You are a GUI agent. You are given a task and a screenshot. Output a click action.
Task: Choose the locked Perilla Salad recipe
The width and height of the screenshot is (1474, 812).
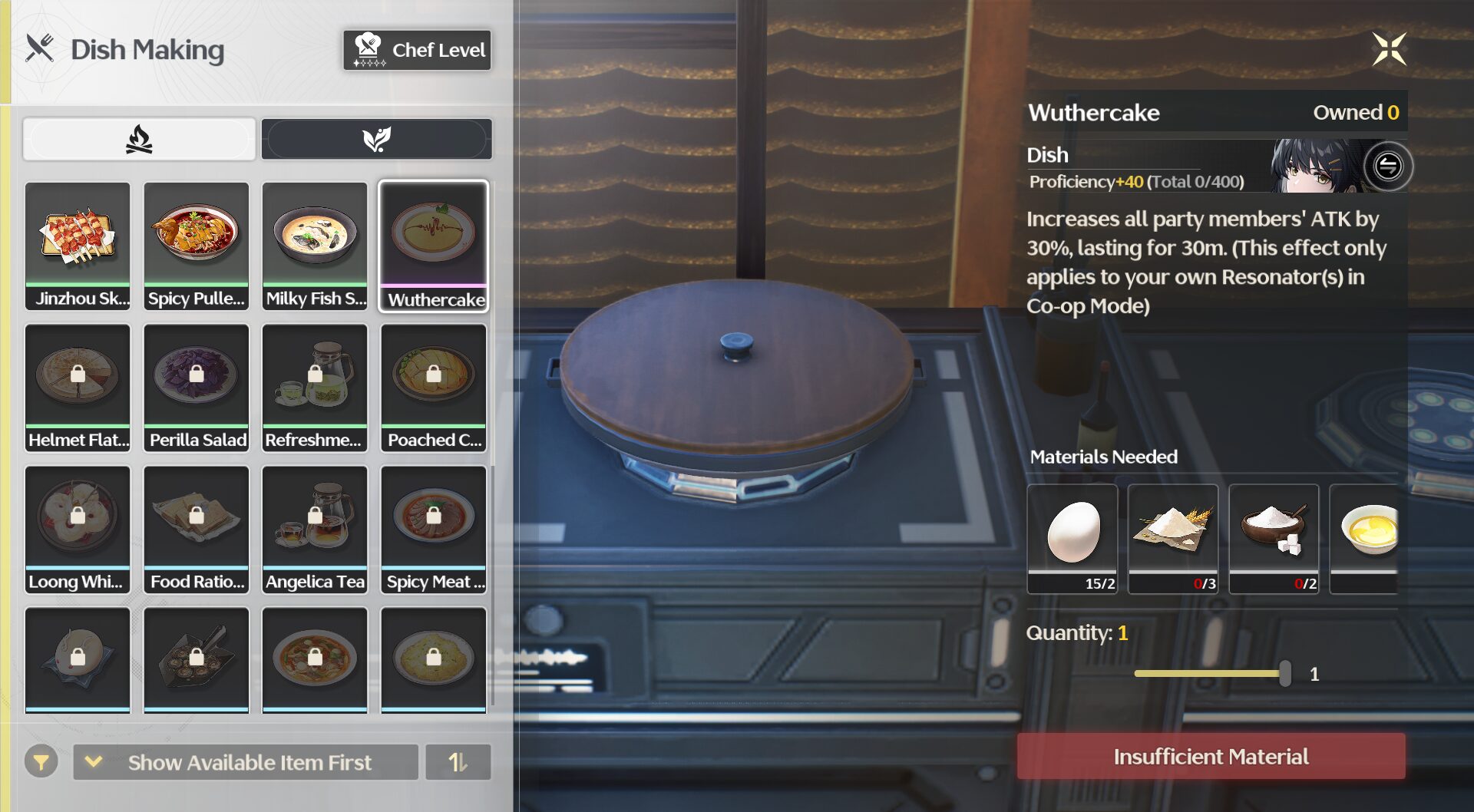pos(197,387)
